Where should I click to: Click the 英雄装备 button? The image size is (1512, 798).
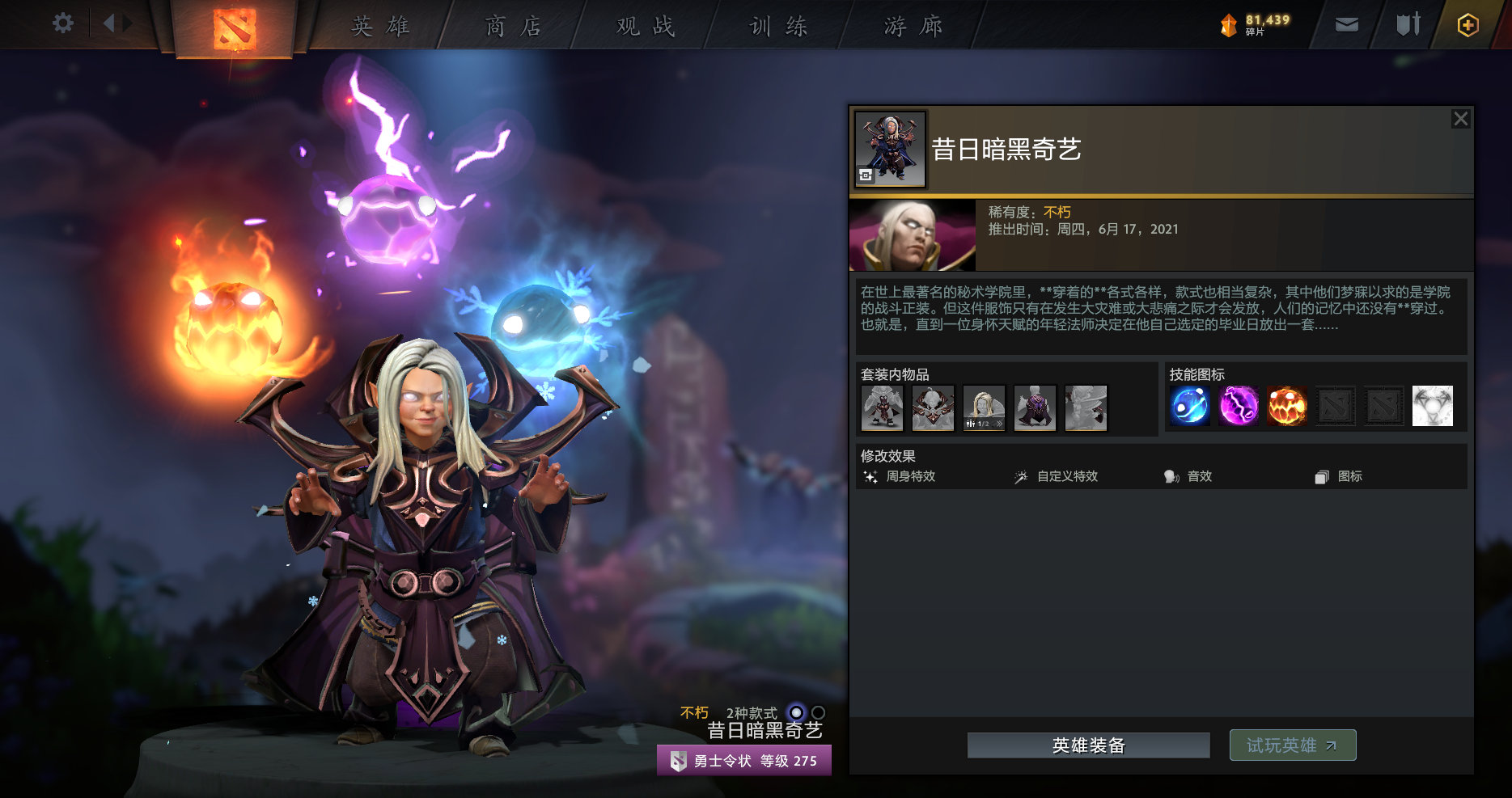(x=1087, y=745)
